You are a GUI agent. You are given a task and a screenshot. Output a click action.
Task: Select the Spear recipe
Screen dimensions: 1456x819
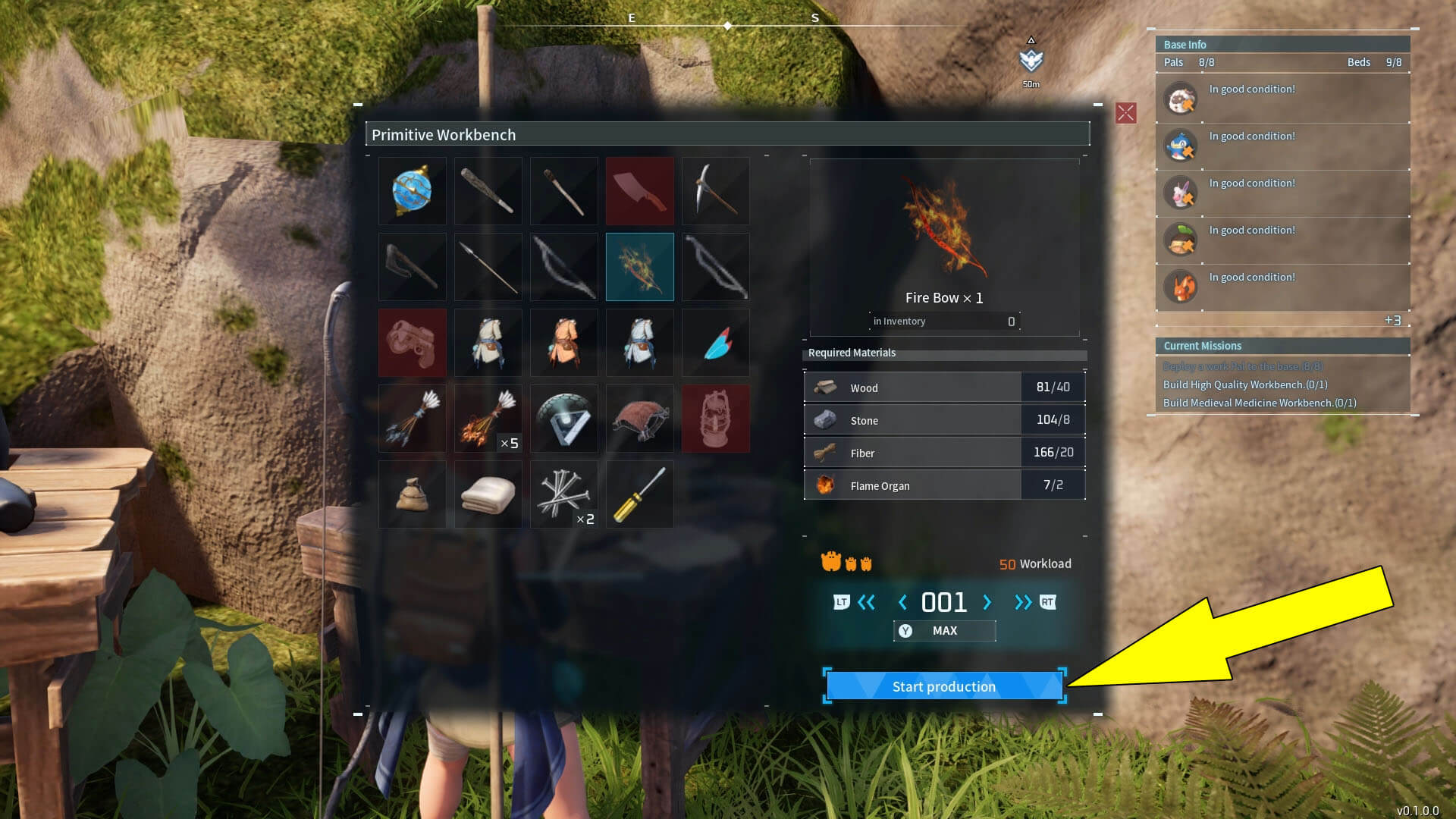point(488,267)
